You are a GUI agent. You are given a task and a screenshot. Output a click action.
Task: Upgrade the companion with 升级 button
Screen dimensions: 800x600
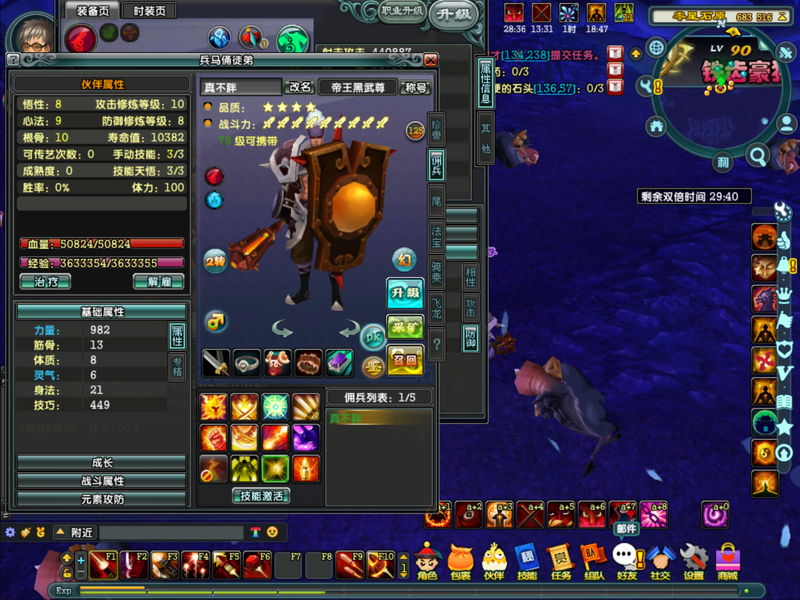(x=405, y=293)
